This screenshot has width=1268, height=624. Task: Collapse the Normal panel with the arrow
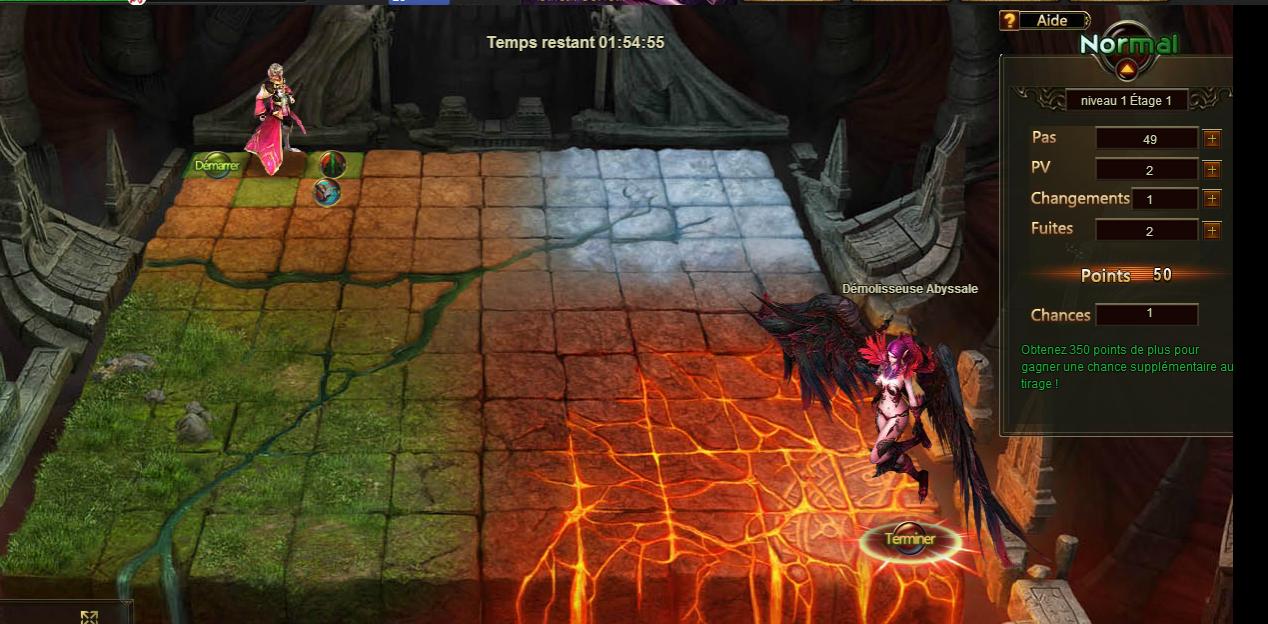pos(1127,69)
